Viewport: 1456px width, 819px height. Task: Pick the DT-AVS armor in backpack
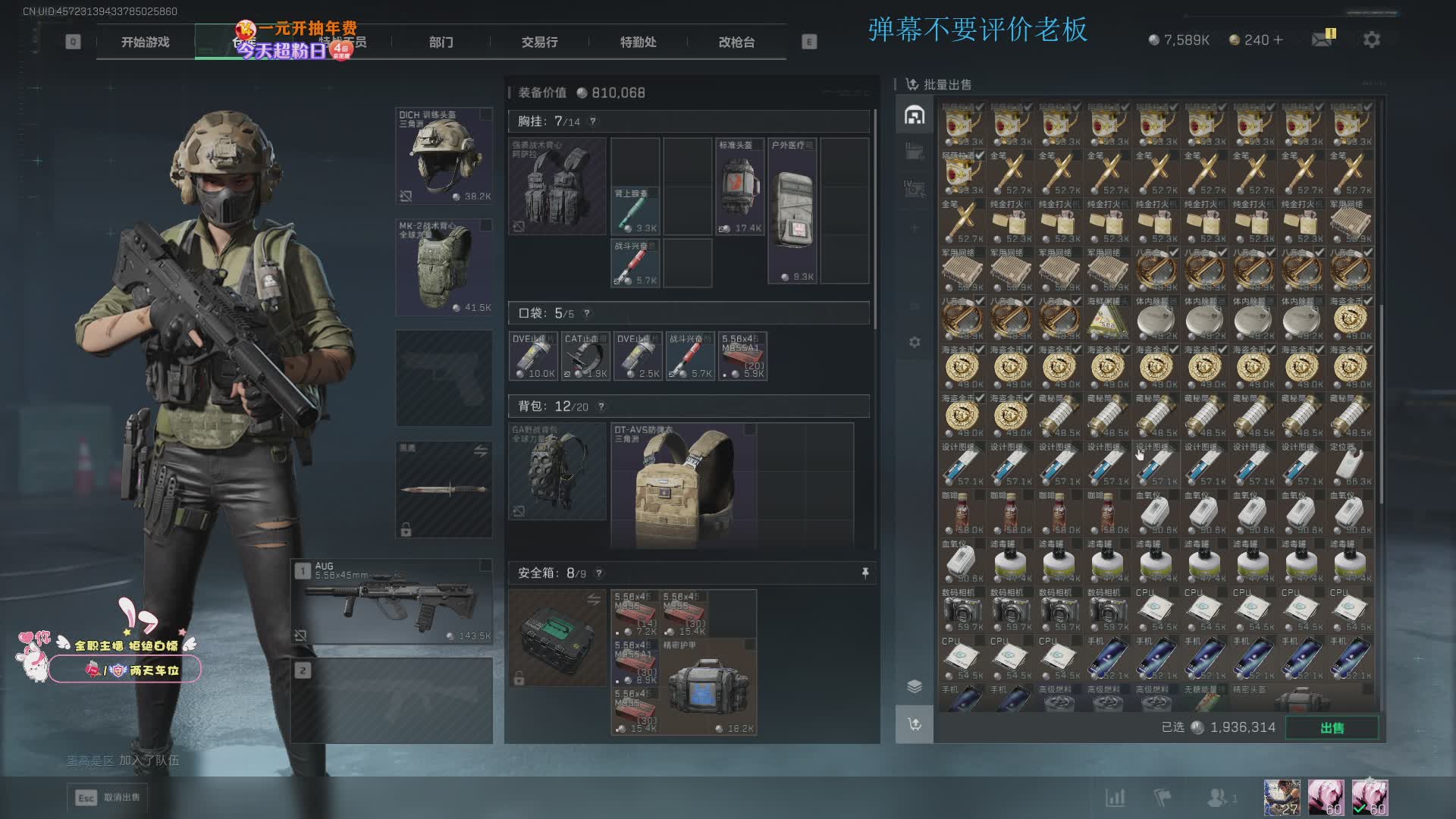pyautogui.click(x=684, y=485)
